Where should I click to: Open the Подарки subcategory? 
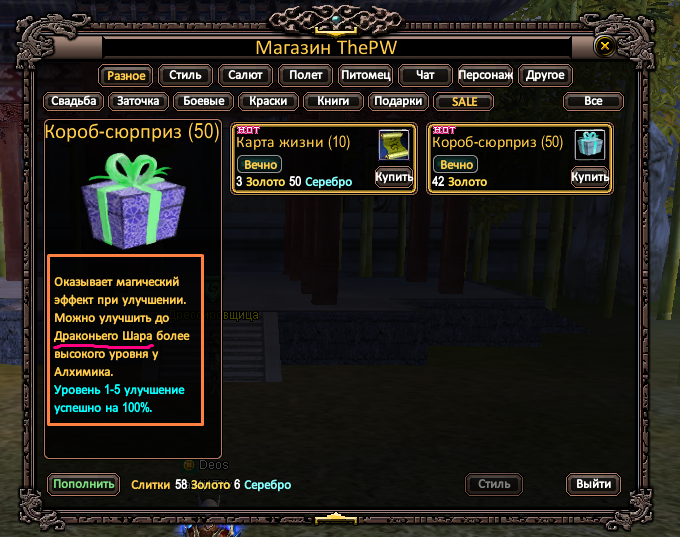coord(398,101)
